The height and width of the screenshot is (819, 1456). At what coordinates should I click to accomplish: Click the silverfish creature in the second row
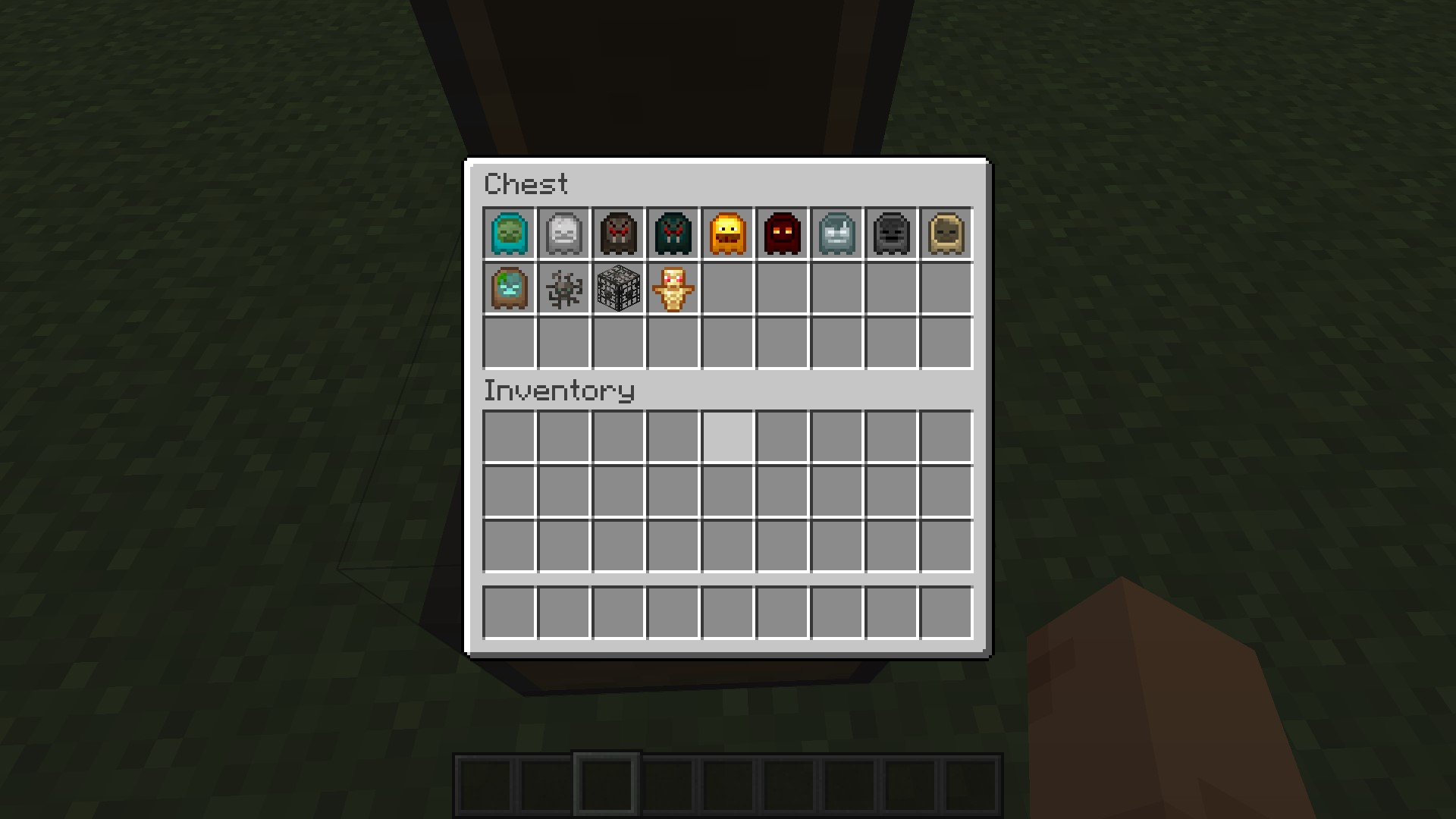[563, 288]
